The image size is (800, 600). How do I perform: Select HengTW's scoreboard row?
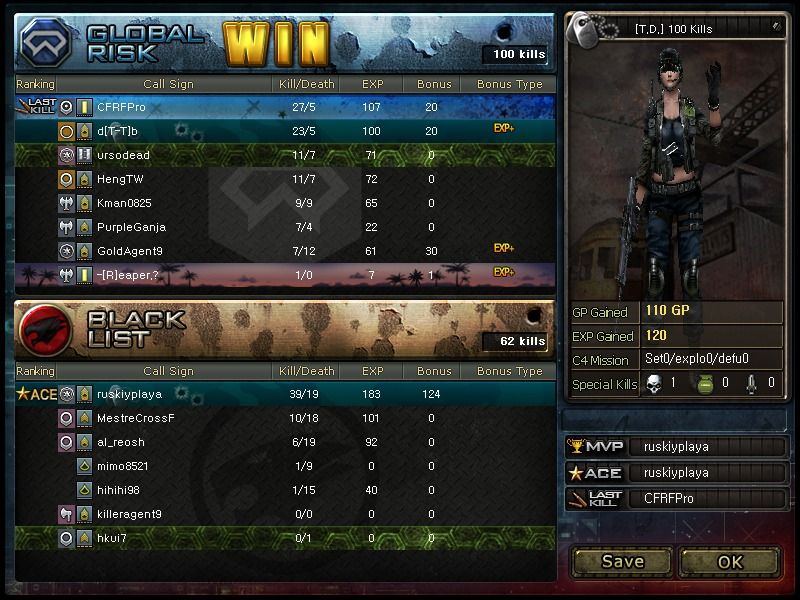pos(285,179)
